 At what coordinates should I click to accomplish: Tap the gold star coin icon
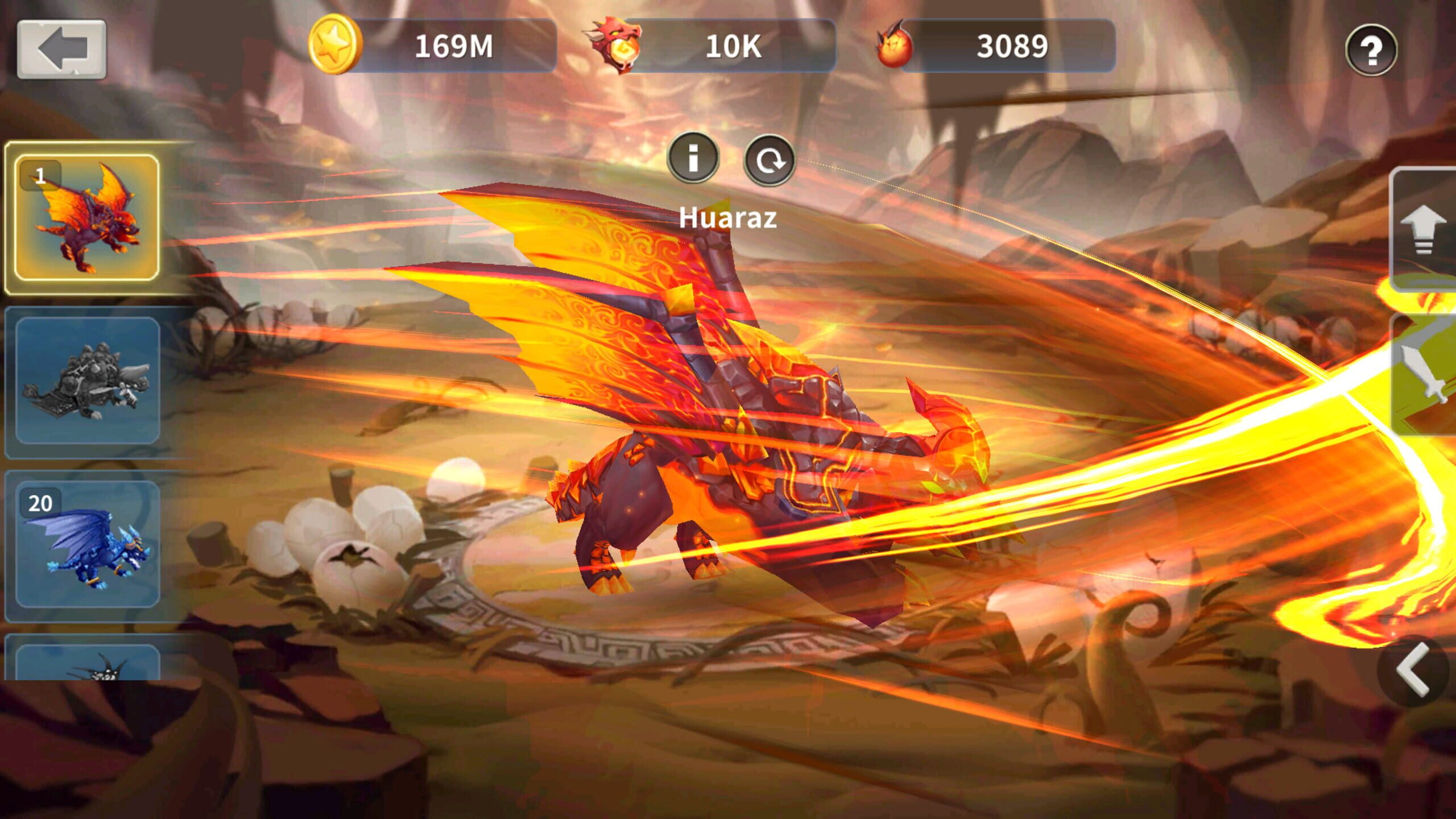coord(334,44)
